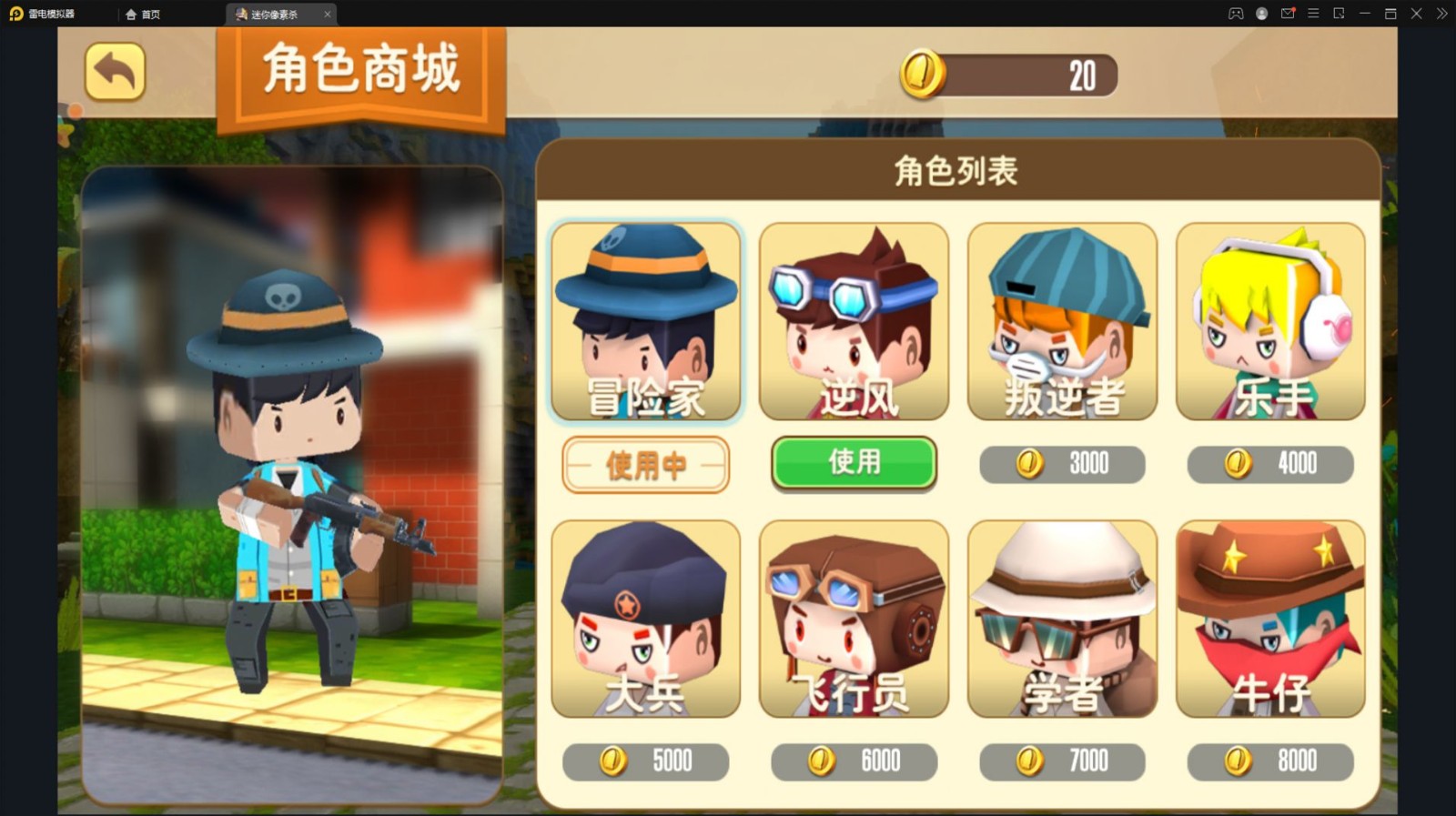The width and height of the screenshot is (1456, 816).
Task: Choose the 学者 character icon
Action: click(1061, 620)
